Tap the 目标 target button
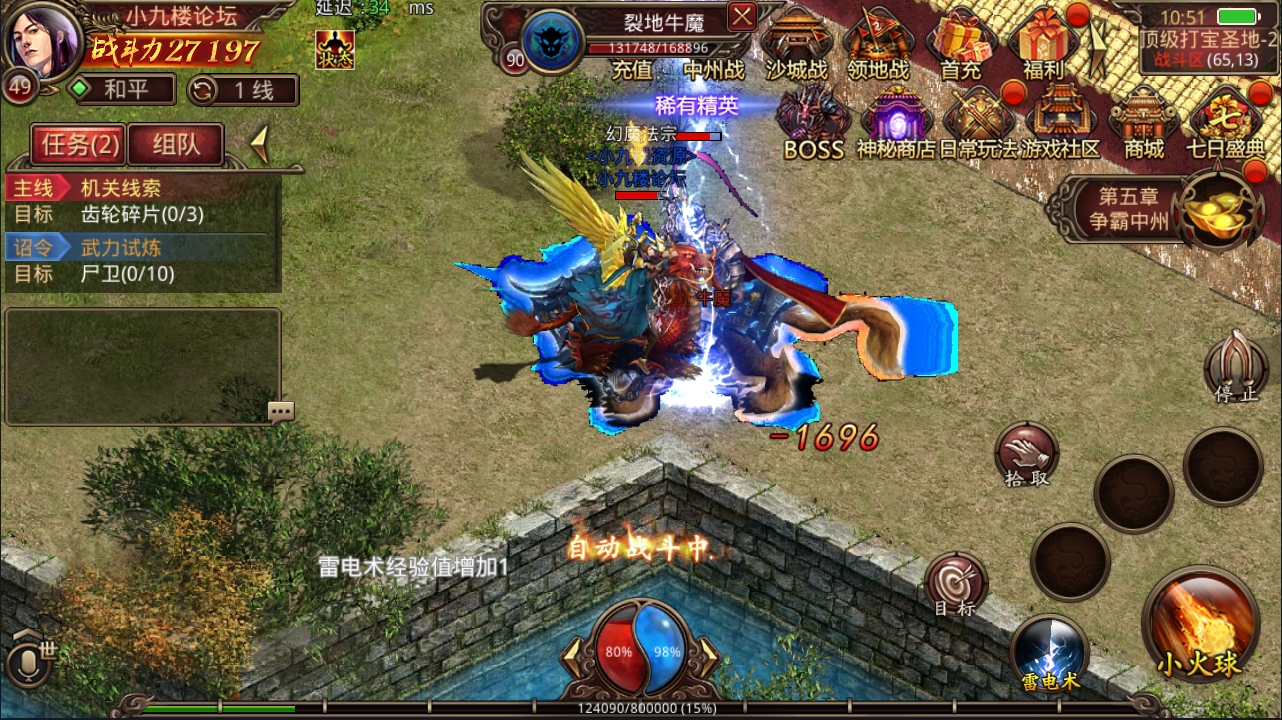 955,585
